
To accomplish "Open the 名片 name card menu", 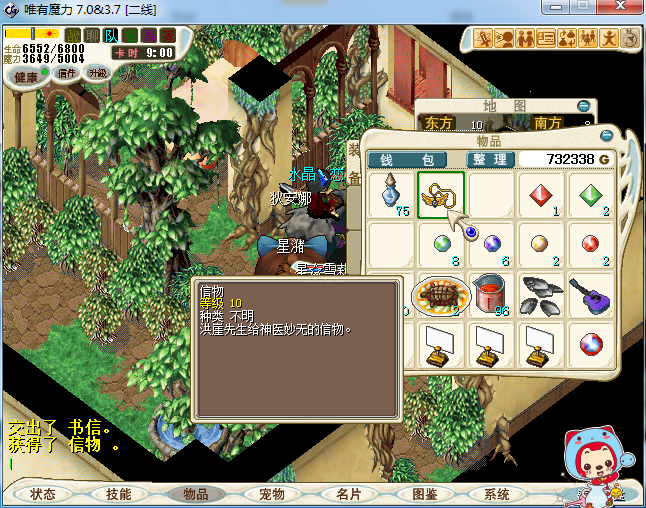I will click(x=349, y=494).
